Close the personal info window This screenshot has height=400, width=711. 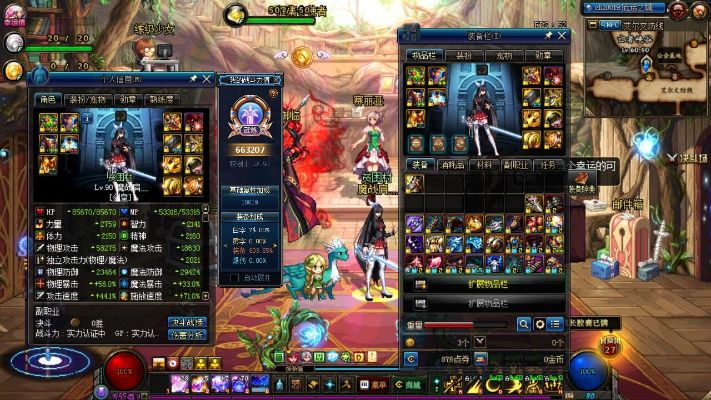207,78
